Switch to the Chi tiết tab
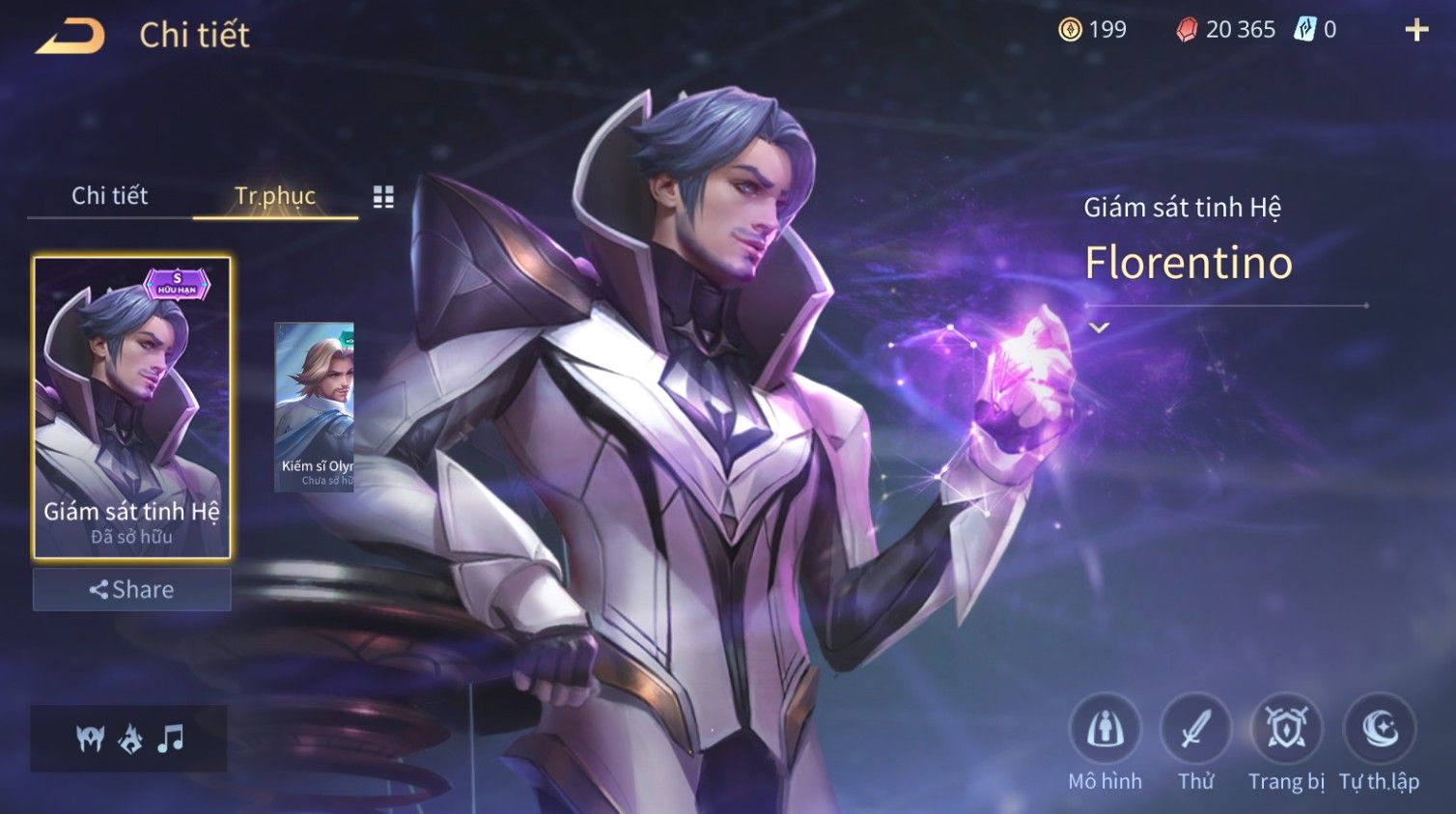The image size is (1456, 814). [x=109, y=196]
